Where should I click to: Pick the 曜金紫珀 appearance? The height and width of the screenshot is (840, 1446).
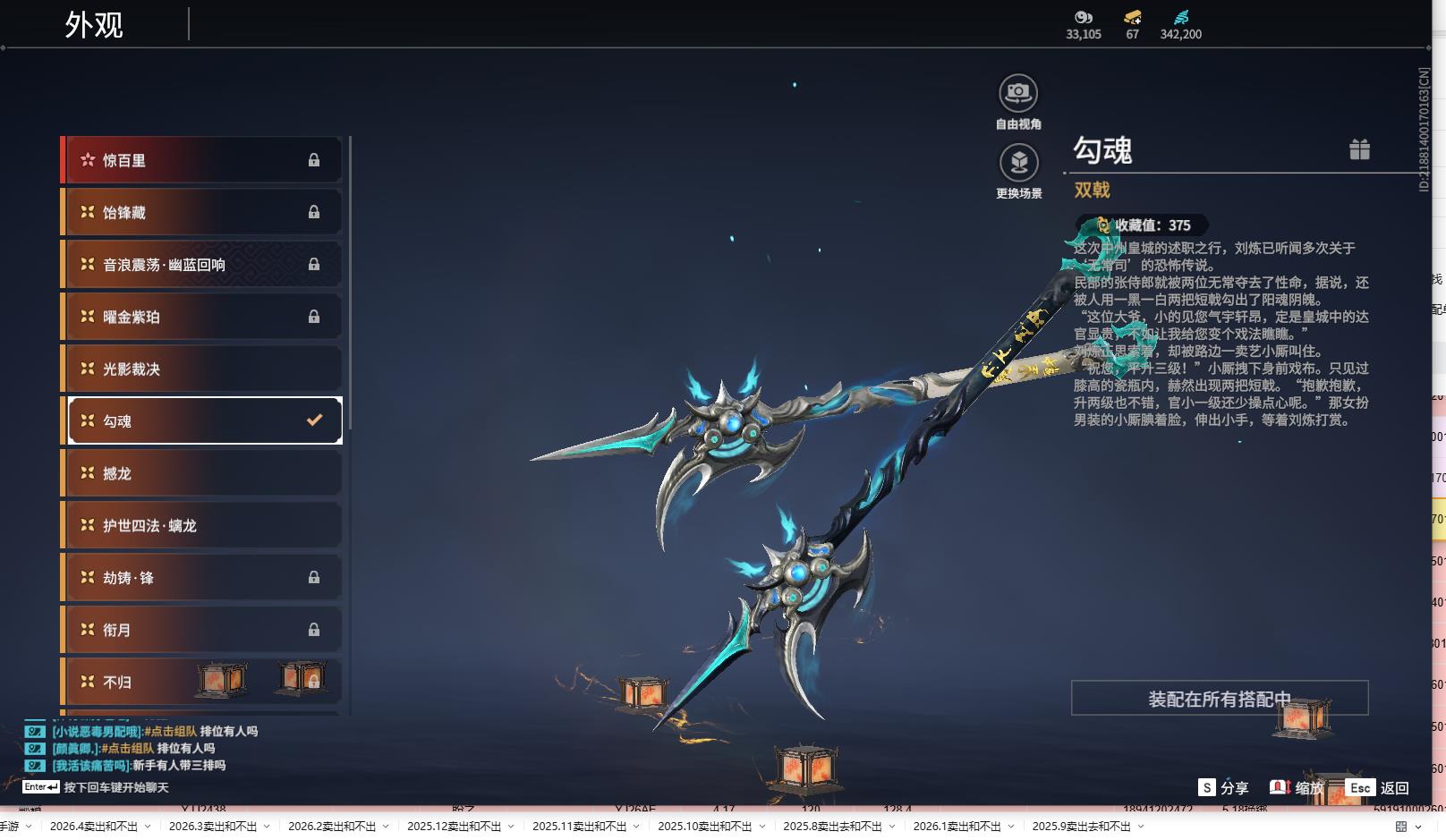[201, 317]
